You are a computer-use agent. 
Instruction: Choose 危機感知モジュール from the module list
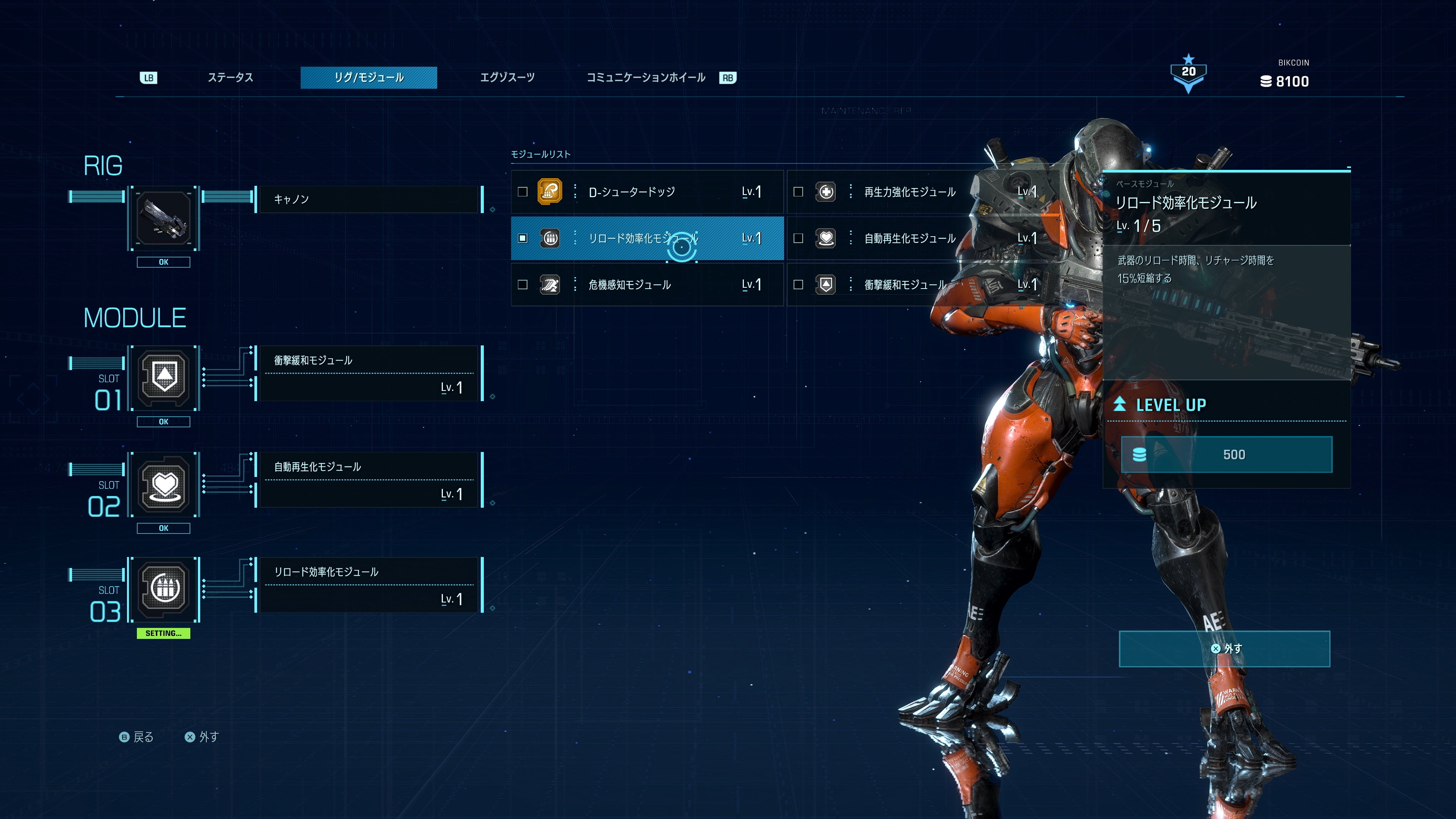[x=646, y=285]
